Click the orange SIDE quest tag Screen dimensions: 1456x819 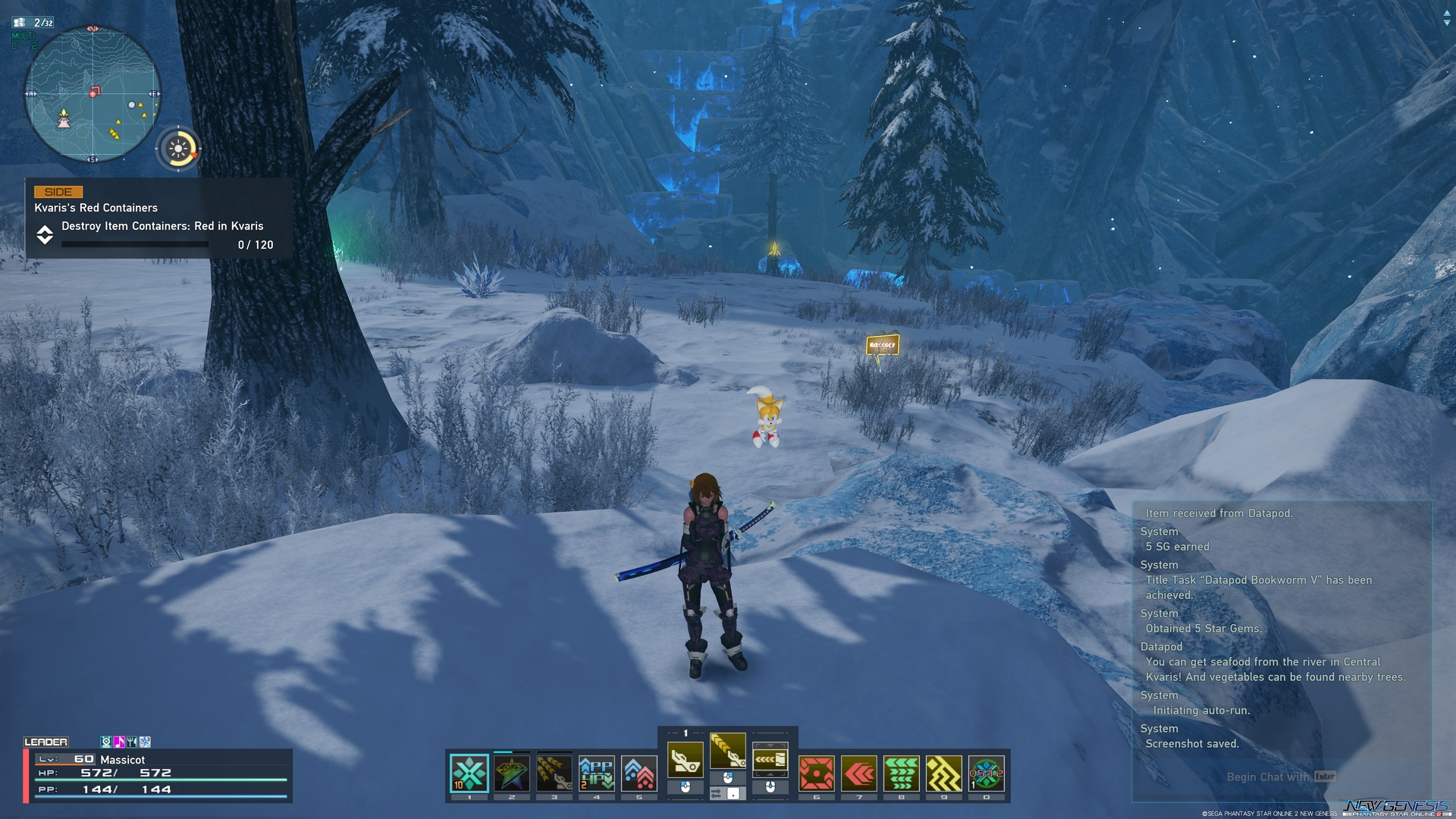pyautogui.click(x=58, y=192)
